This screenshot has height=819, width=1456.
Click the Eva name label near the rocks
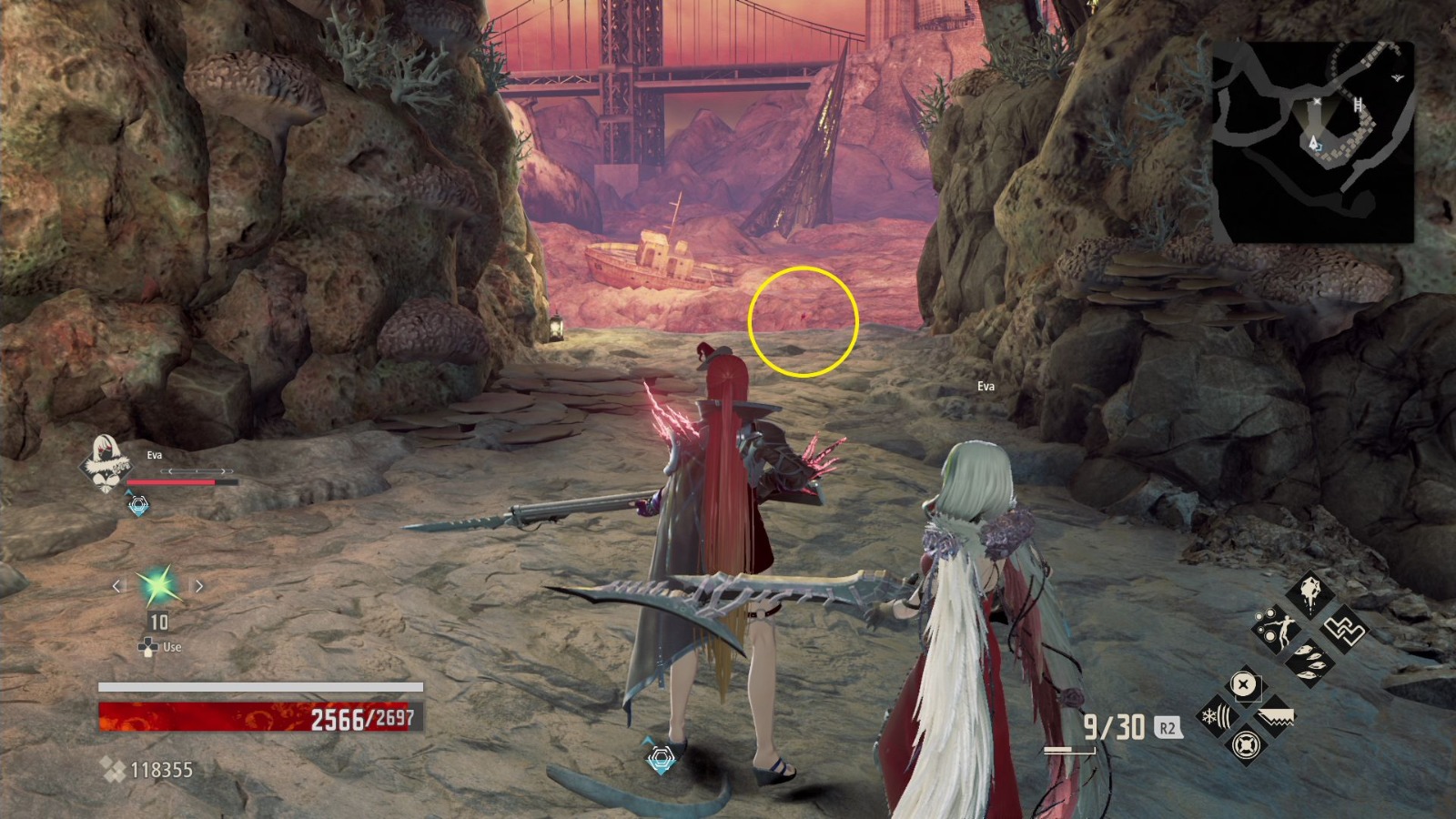pos(985,385)
